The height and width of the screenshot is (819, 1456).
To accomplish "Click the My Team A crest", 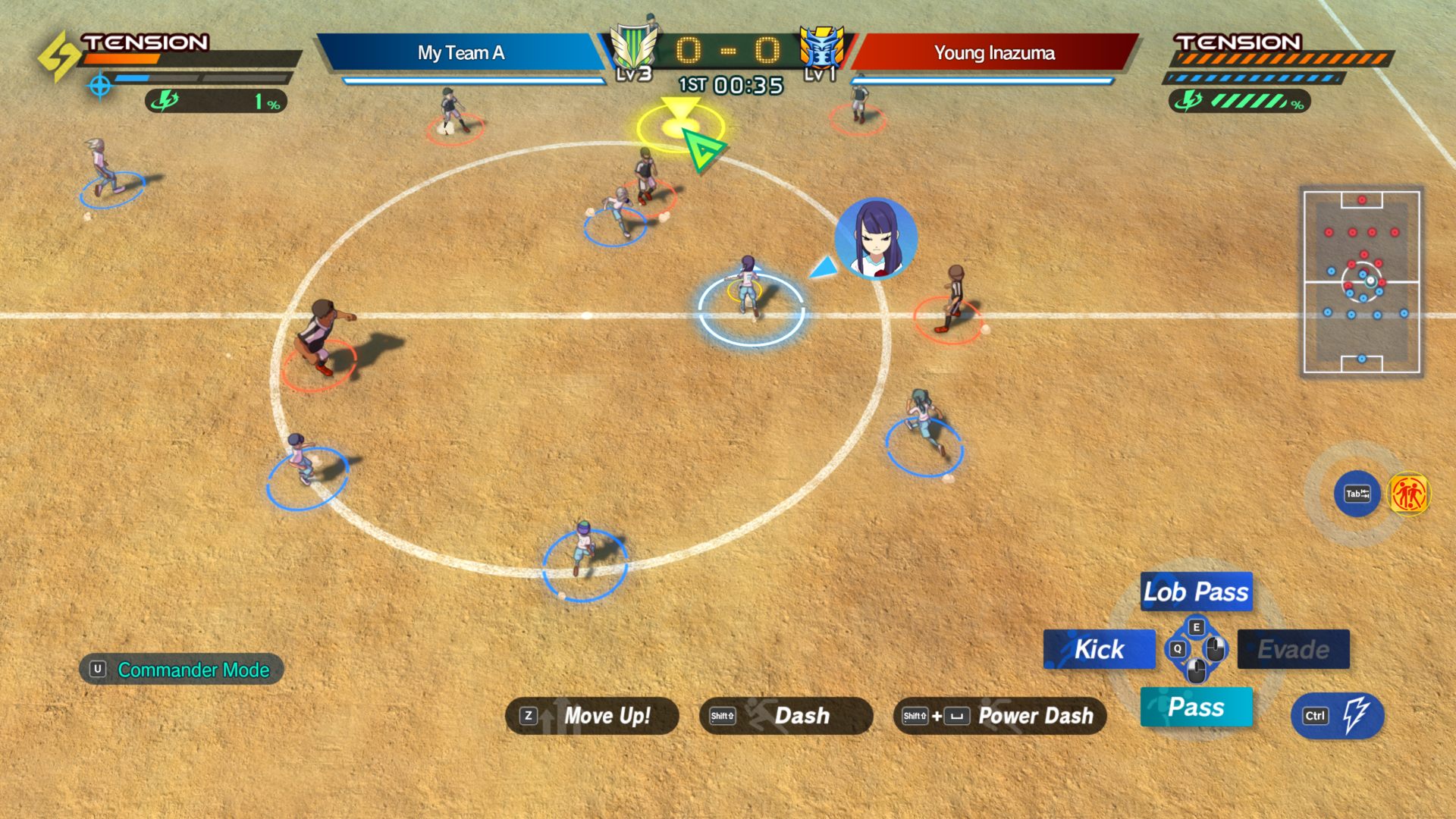I will [x=633, y=49].
